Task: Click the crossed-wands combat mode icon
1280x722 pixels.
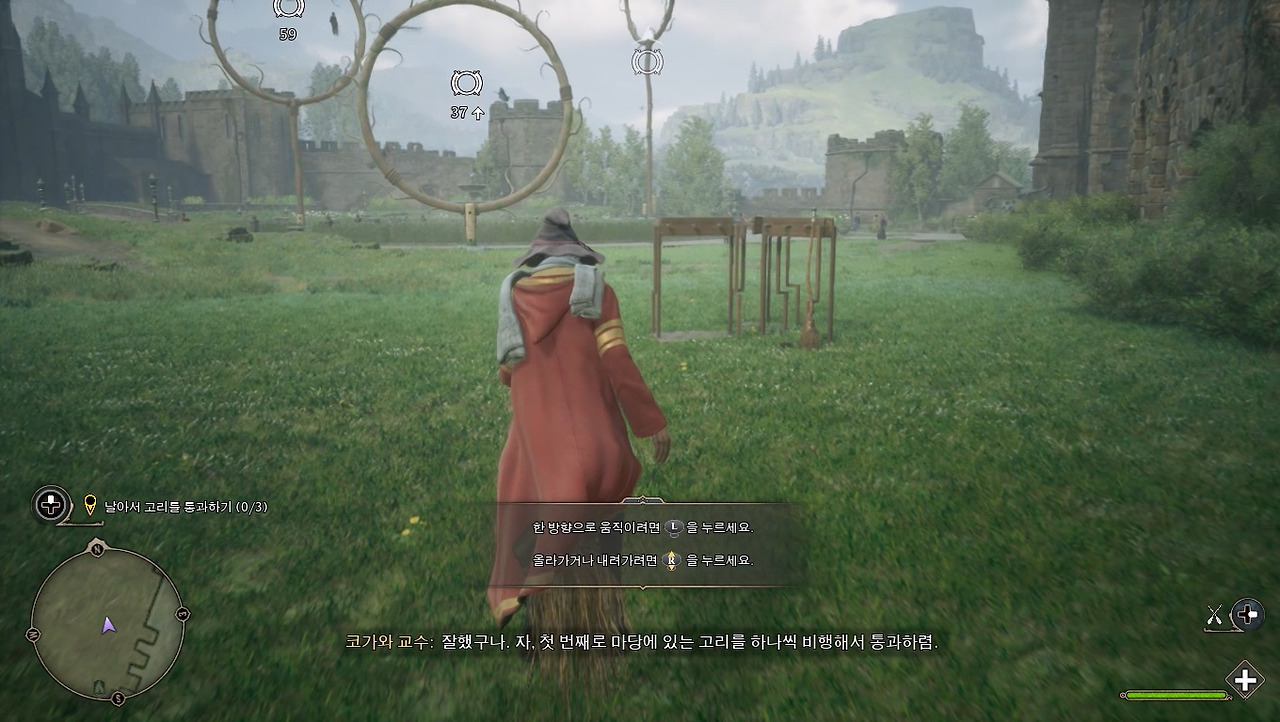Action: pyautogui.click(x=1214, y=614)
